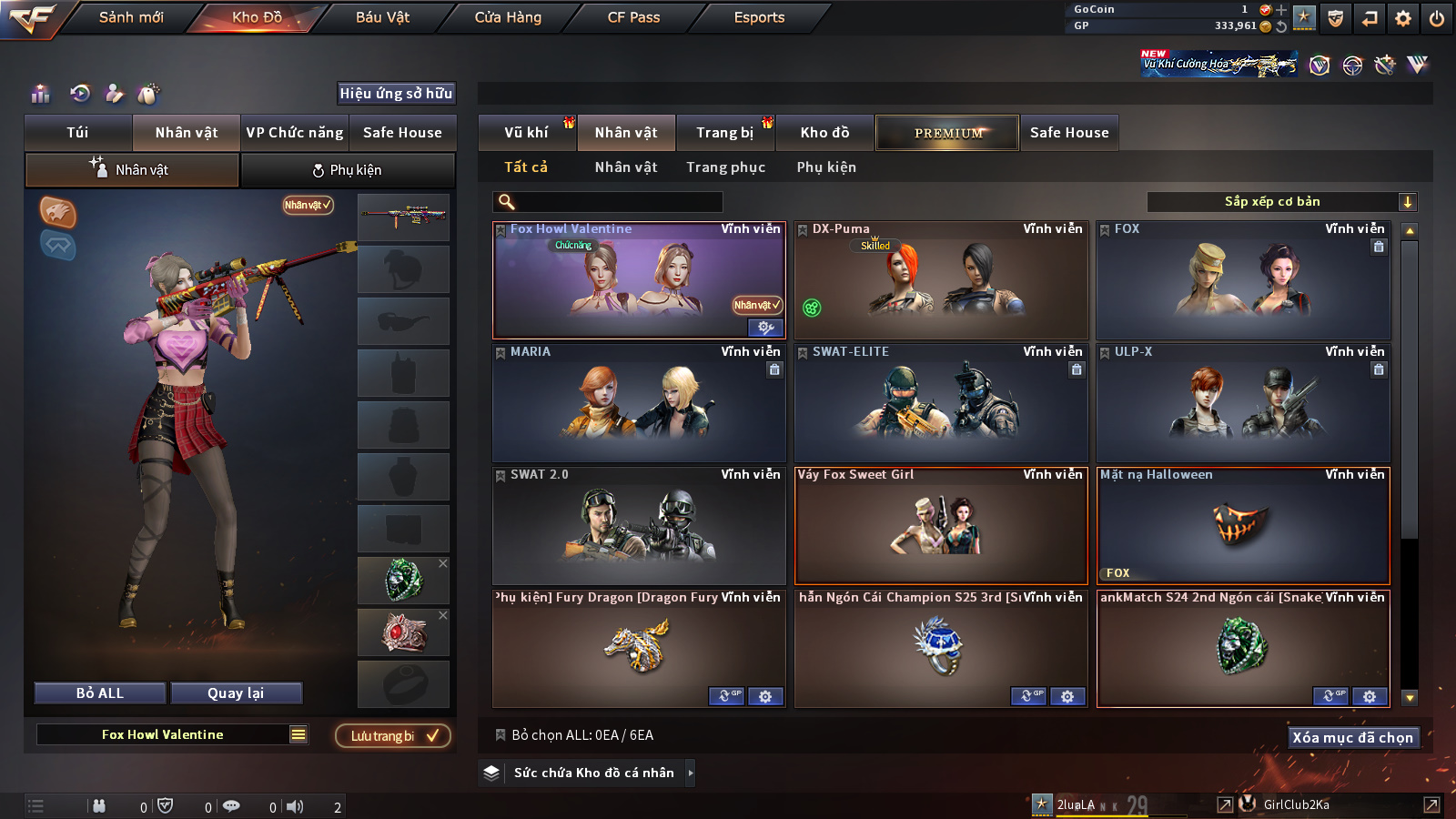Go to Sảnh mới lobby

(131, 17)
